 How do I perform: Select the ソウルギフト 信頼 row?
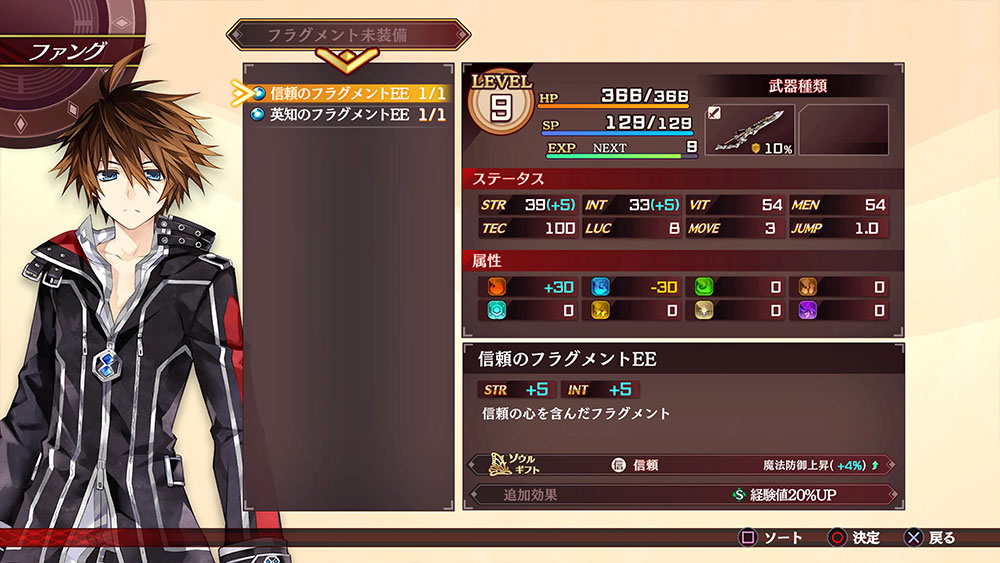click(x=680, y=465)
